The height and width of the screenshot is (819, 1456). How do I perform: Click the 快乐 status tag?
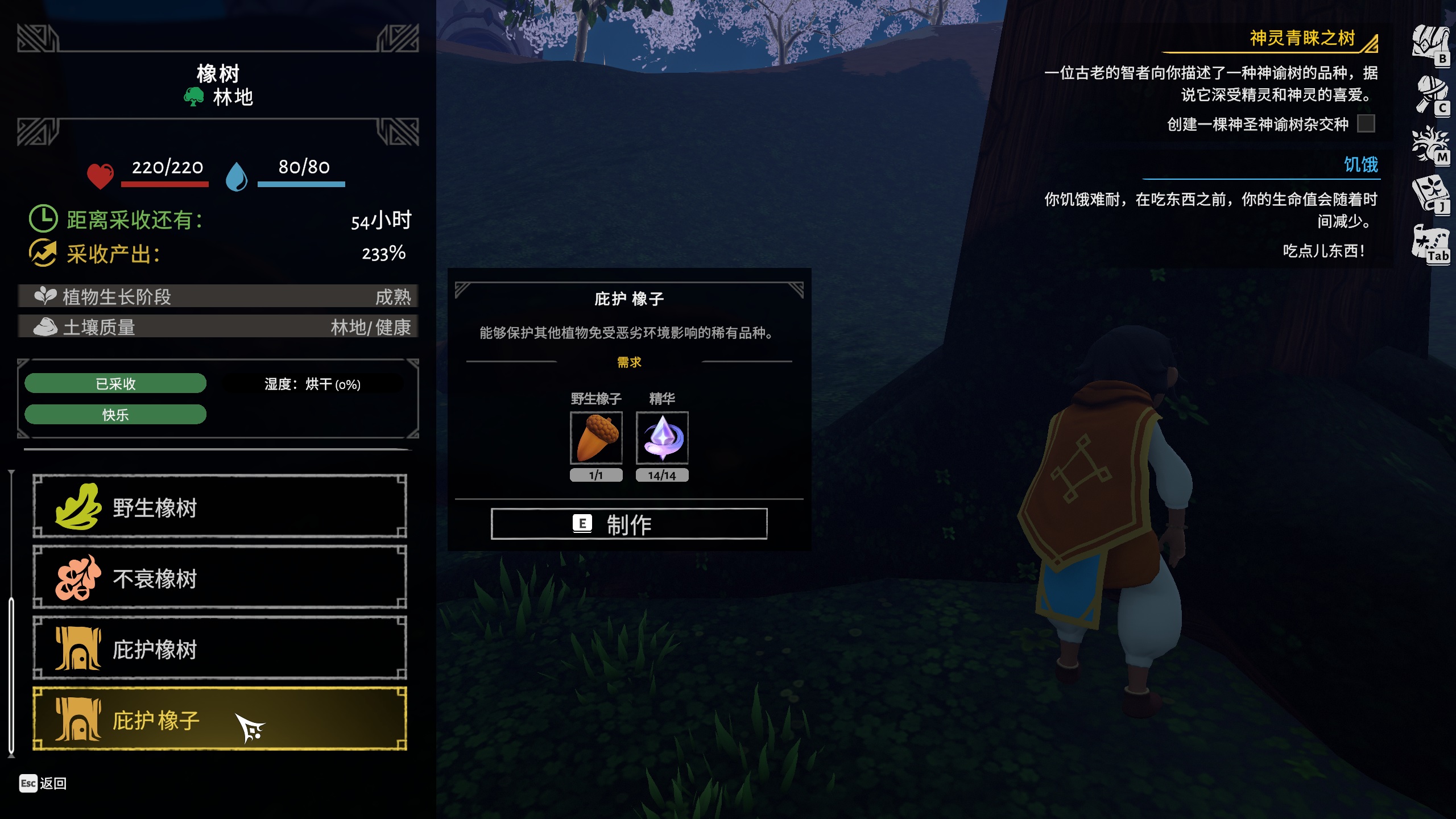pyautogui.click(x=115, y=415)
